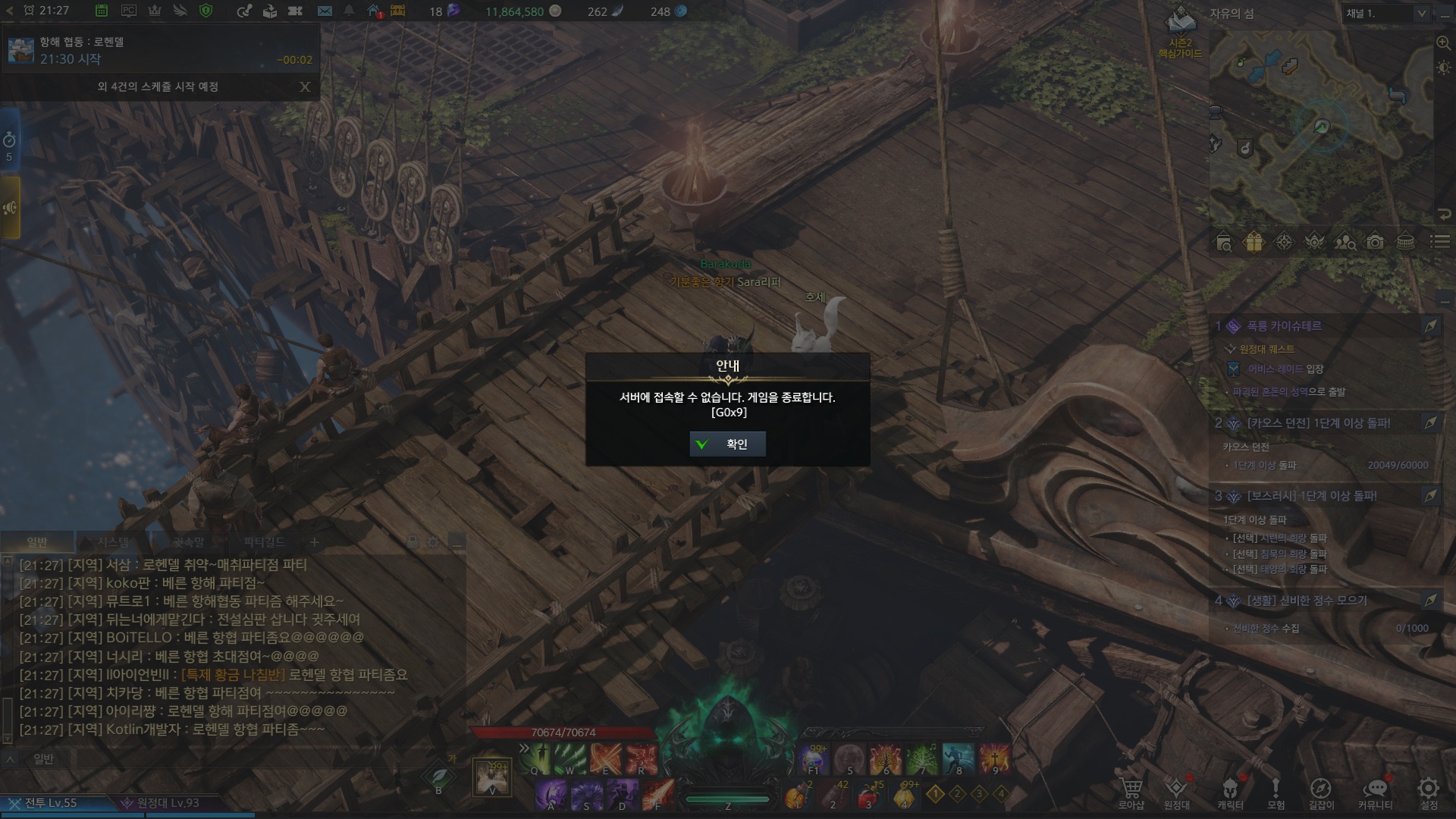Open the 길잡이 guide compass menu
Screen dimensions: 1456x819
(x=1321, y=792)
